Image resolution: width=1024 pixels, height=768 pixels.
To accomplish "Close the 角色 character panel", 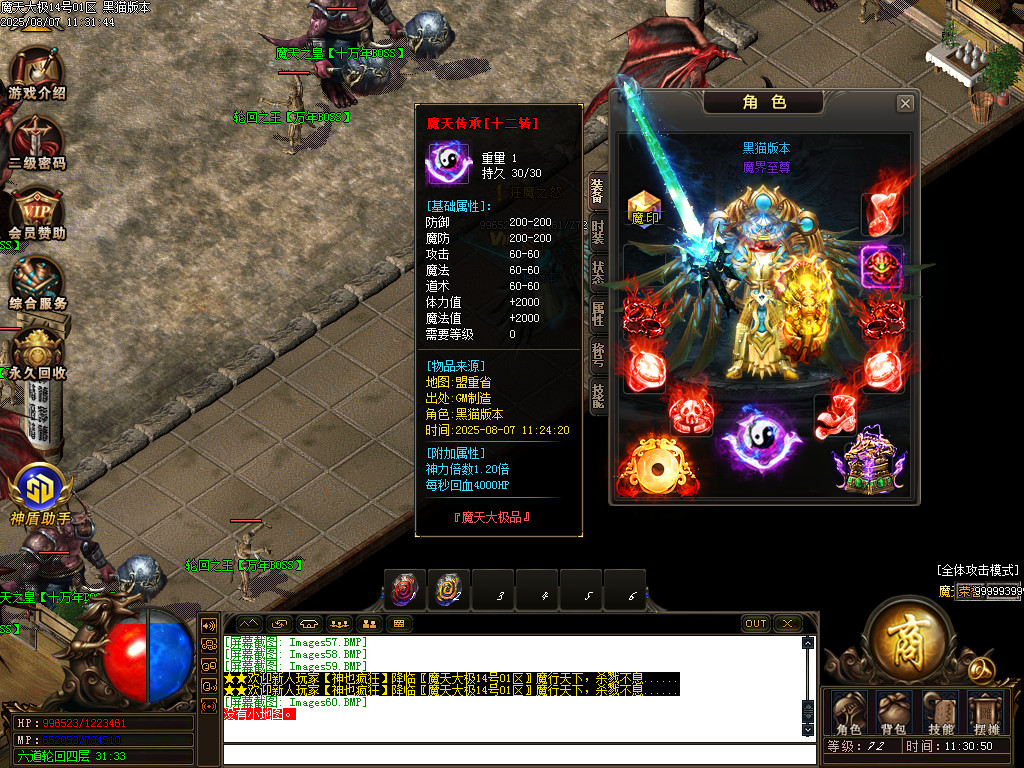I will [x=905, y=103].
